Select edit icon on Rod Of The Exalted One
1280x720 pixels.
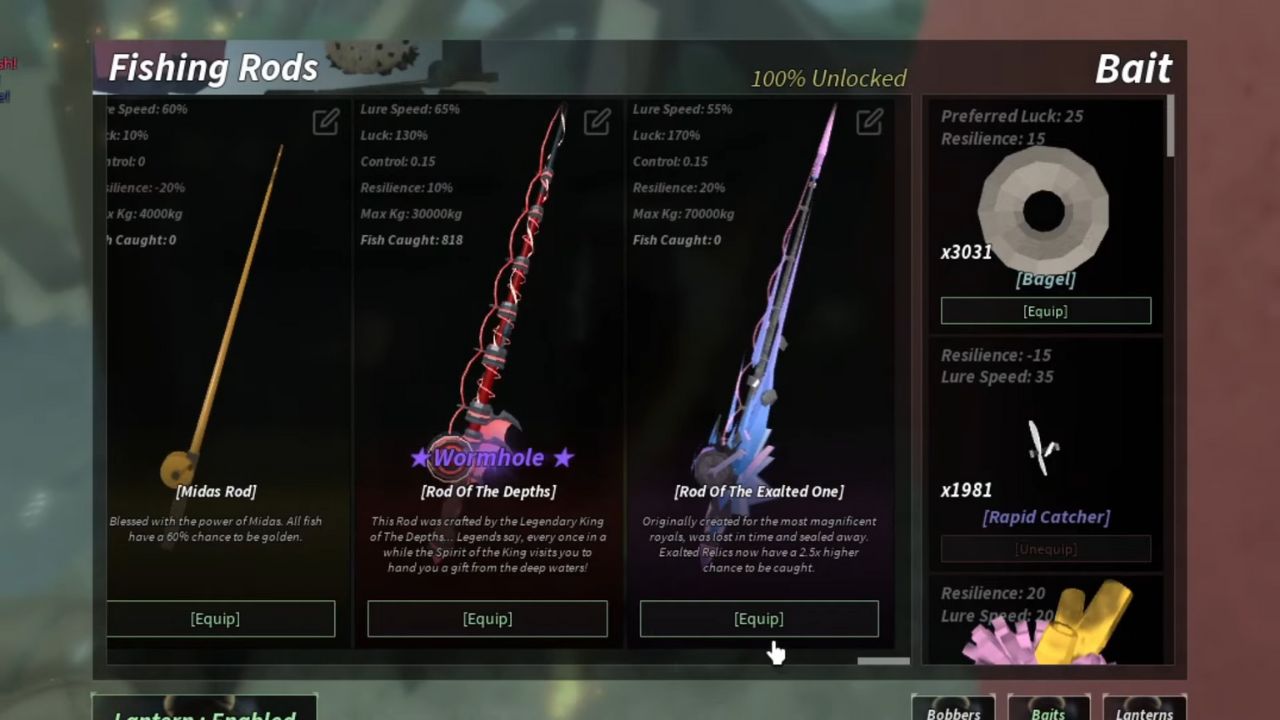(x=868, y=122)
